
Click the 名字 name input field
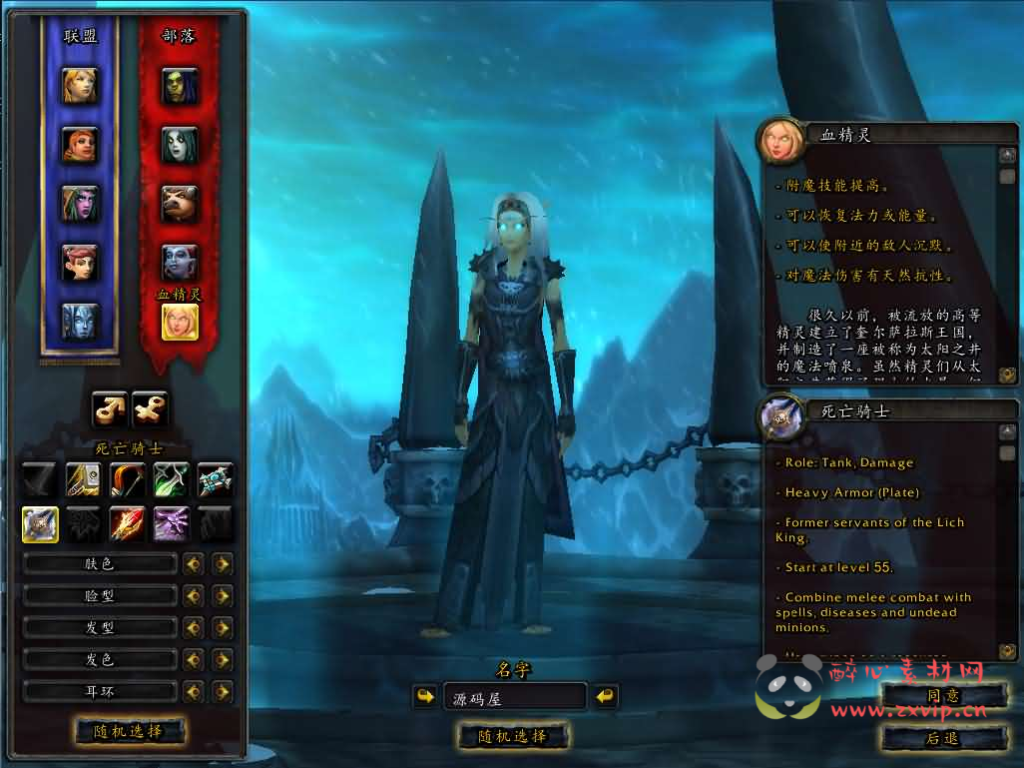[514, 697]
